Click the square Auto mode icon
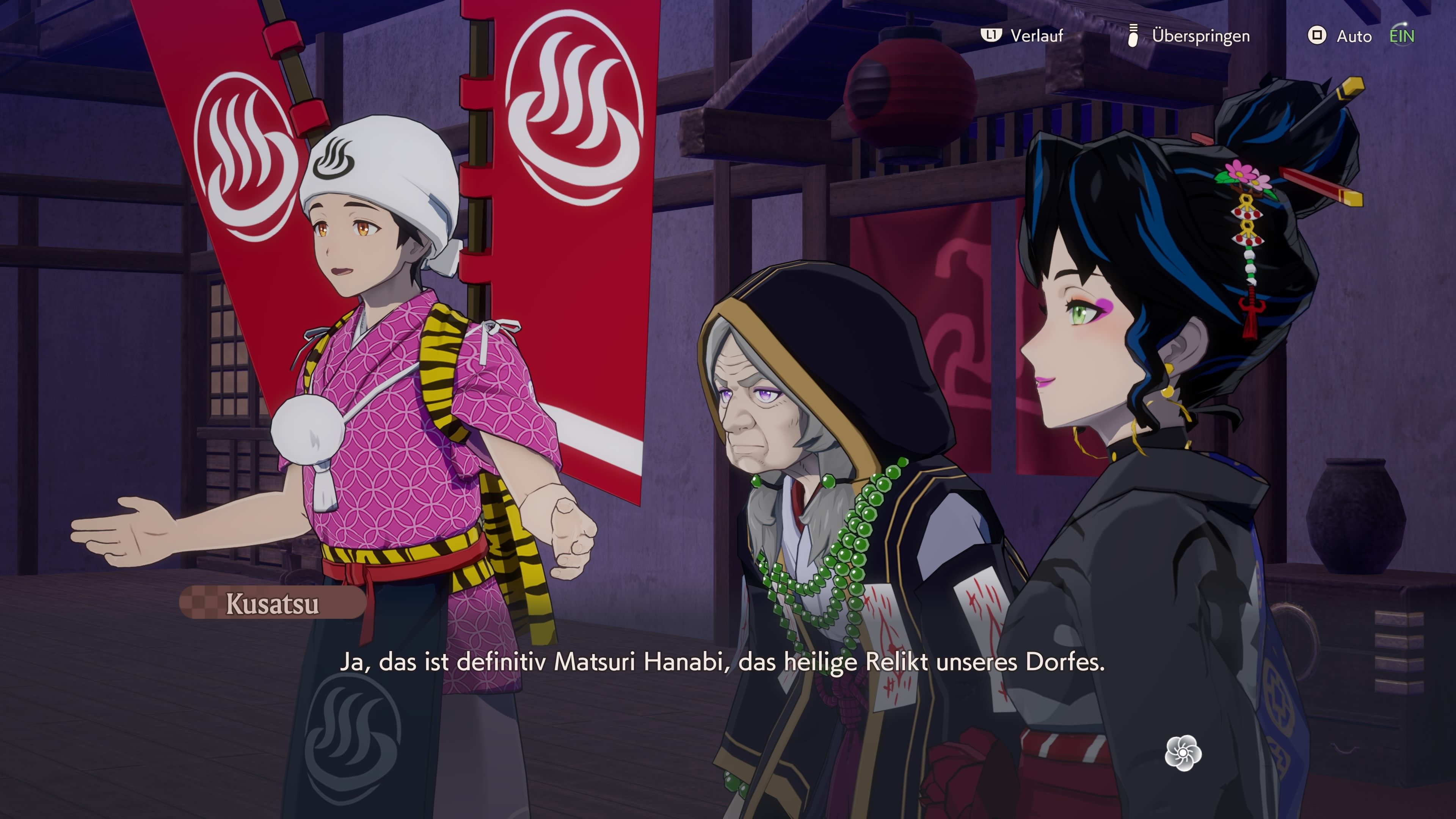 pyautogui.click(x=1317, y=36)
